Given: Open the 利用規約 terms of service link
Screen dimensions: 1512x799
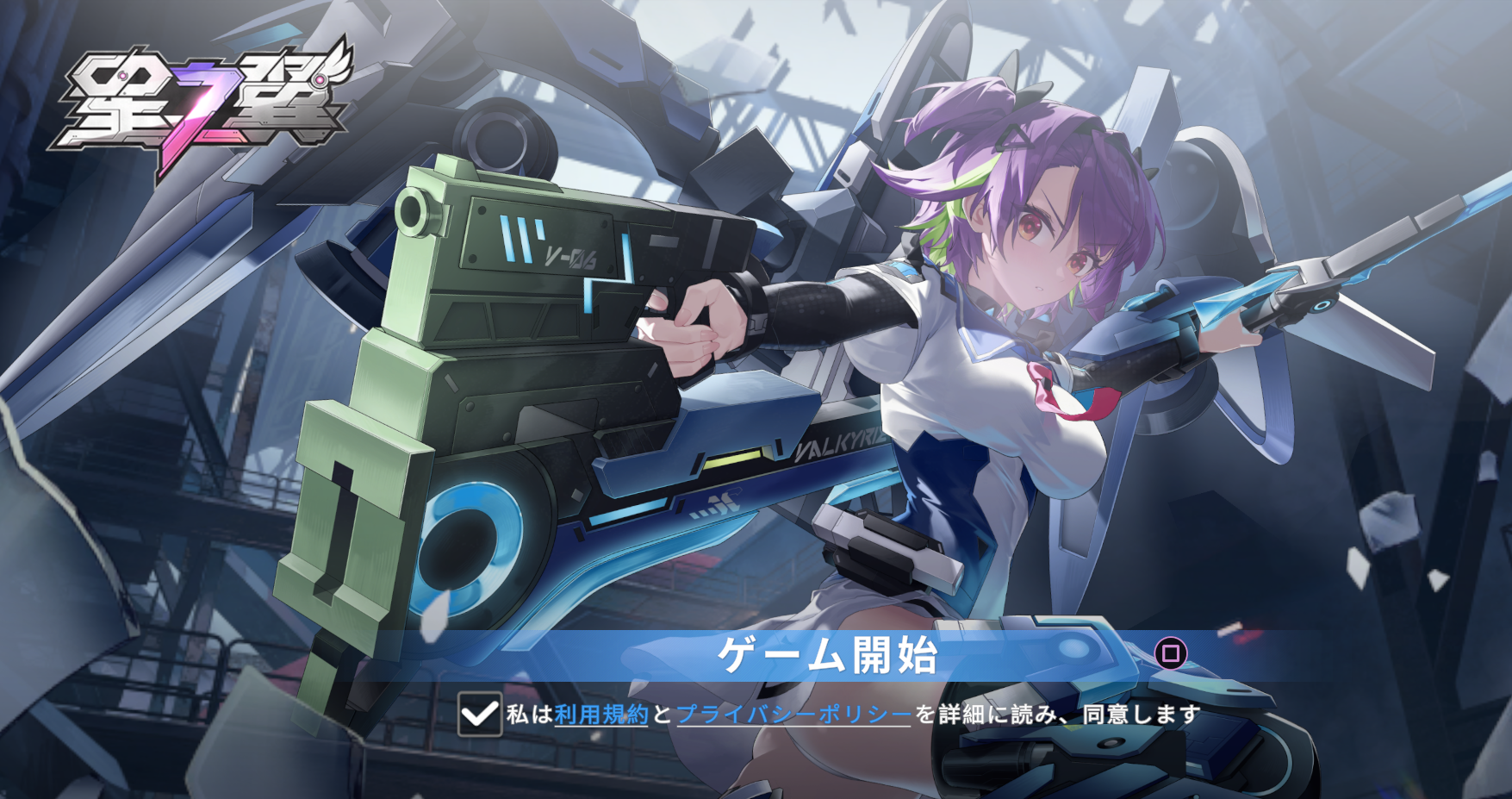Looking at the screenshot, I should tap(600, 715).
